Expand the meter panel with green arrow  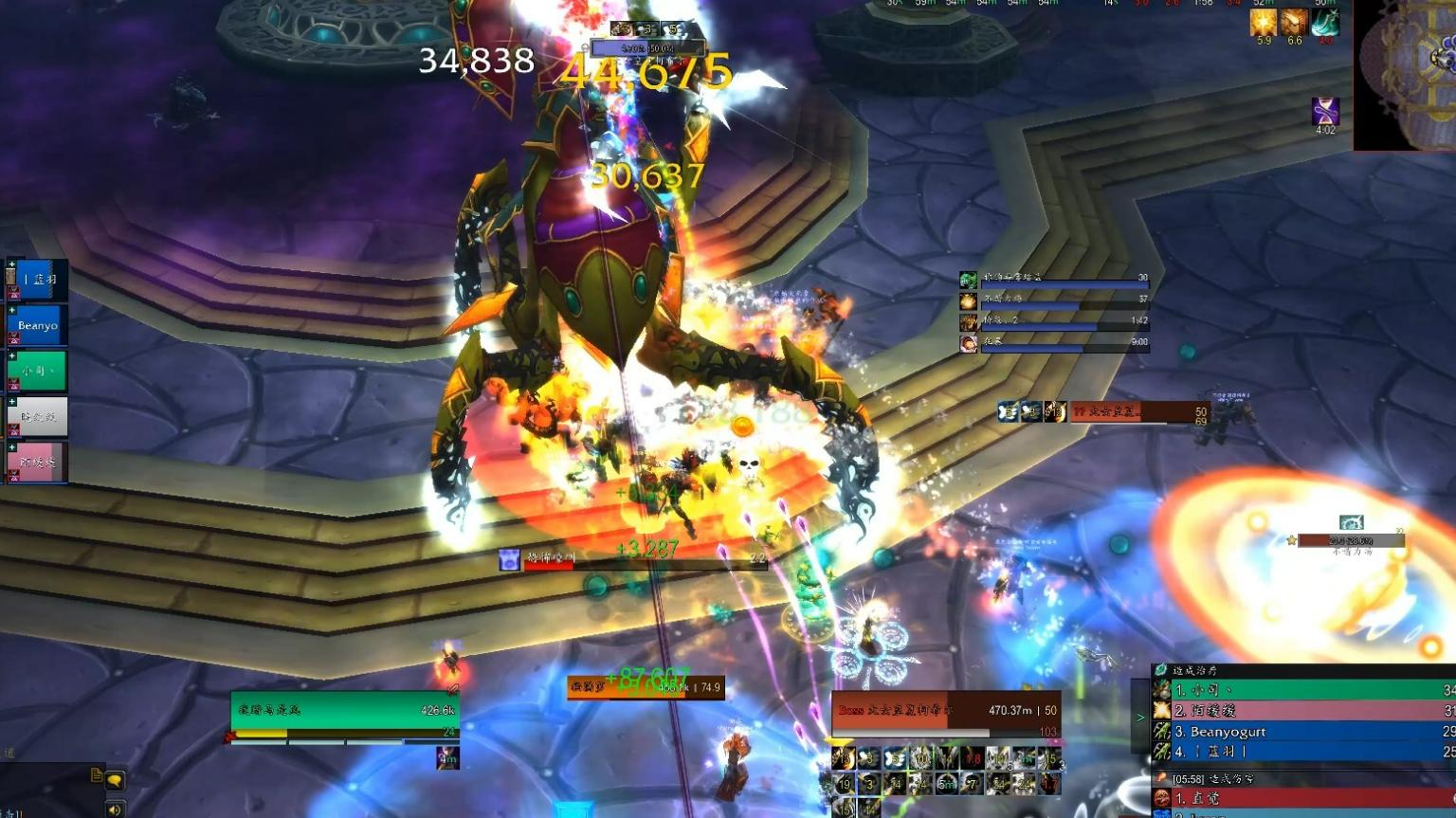point(1140,718)
